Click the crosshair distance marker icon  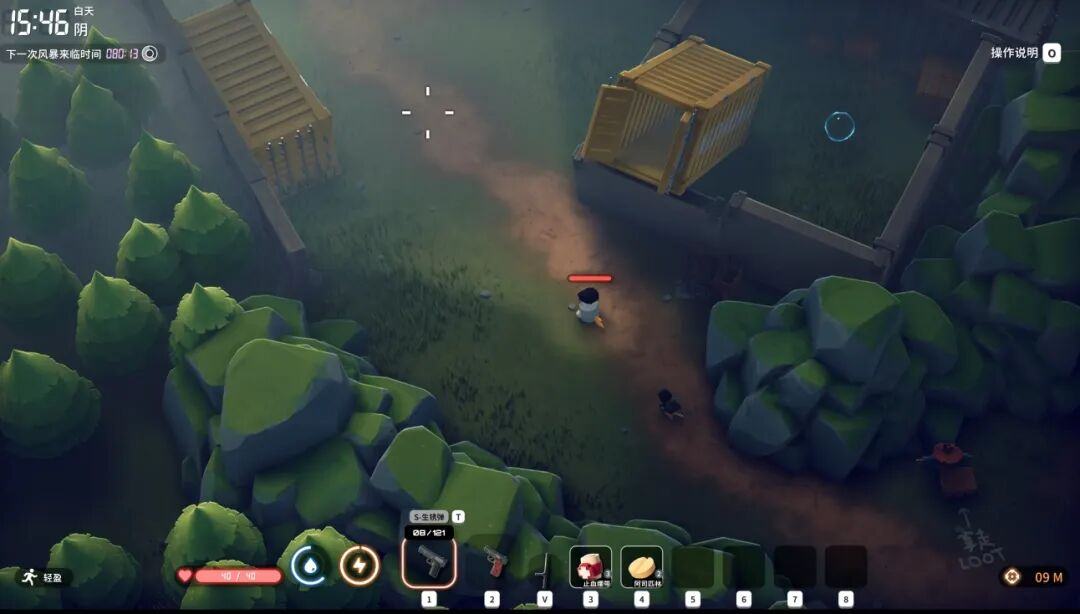(1012, 577)
